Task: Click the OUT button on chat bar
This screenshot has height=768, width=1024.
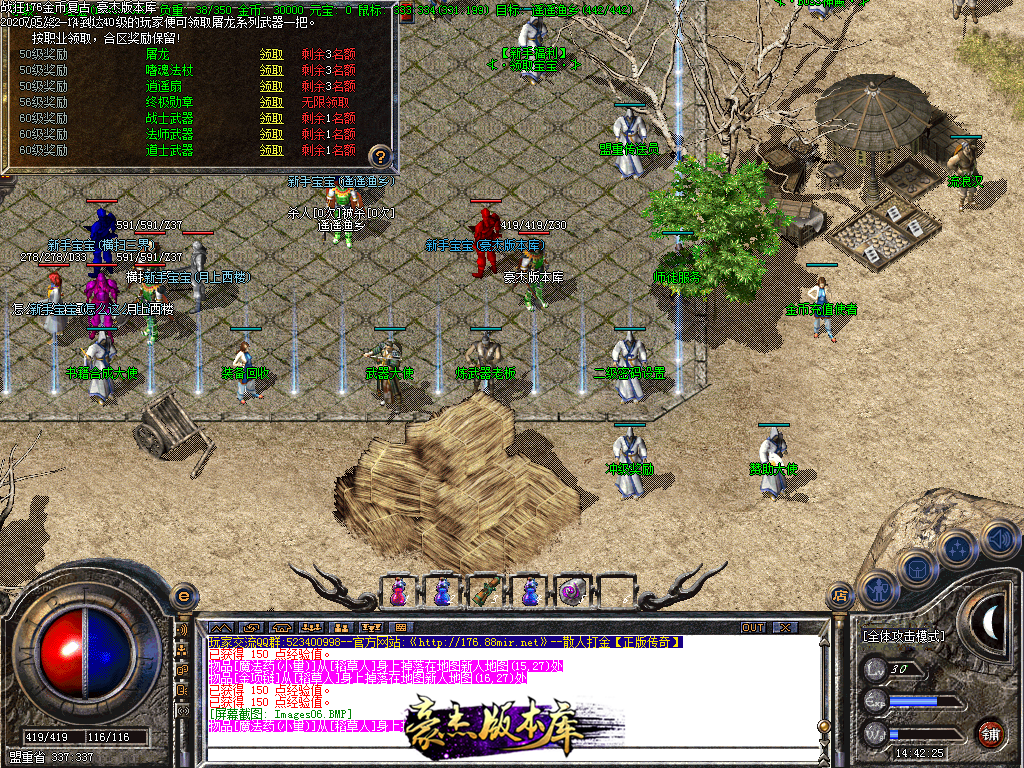Action: click(753, 627)
